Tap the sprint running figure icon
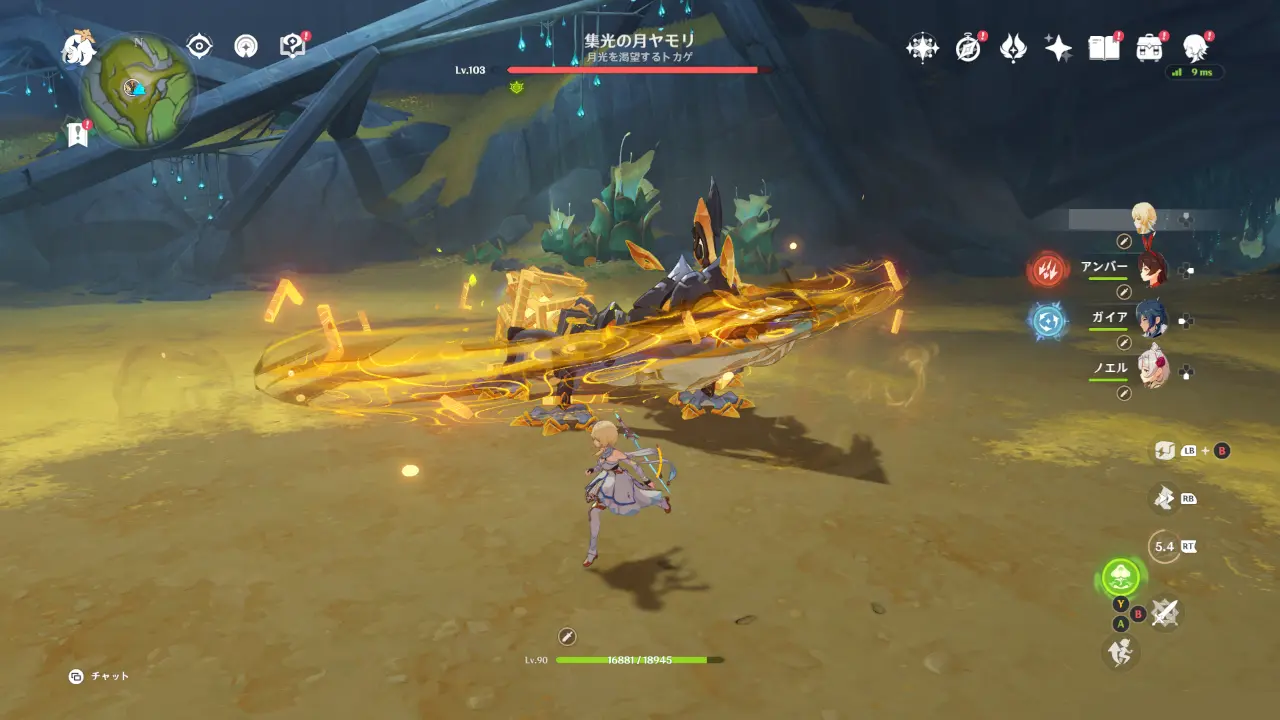The image size is (1280, 720). click(x=1120, y=653)
